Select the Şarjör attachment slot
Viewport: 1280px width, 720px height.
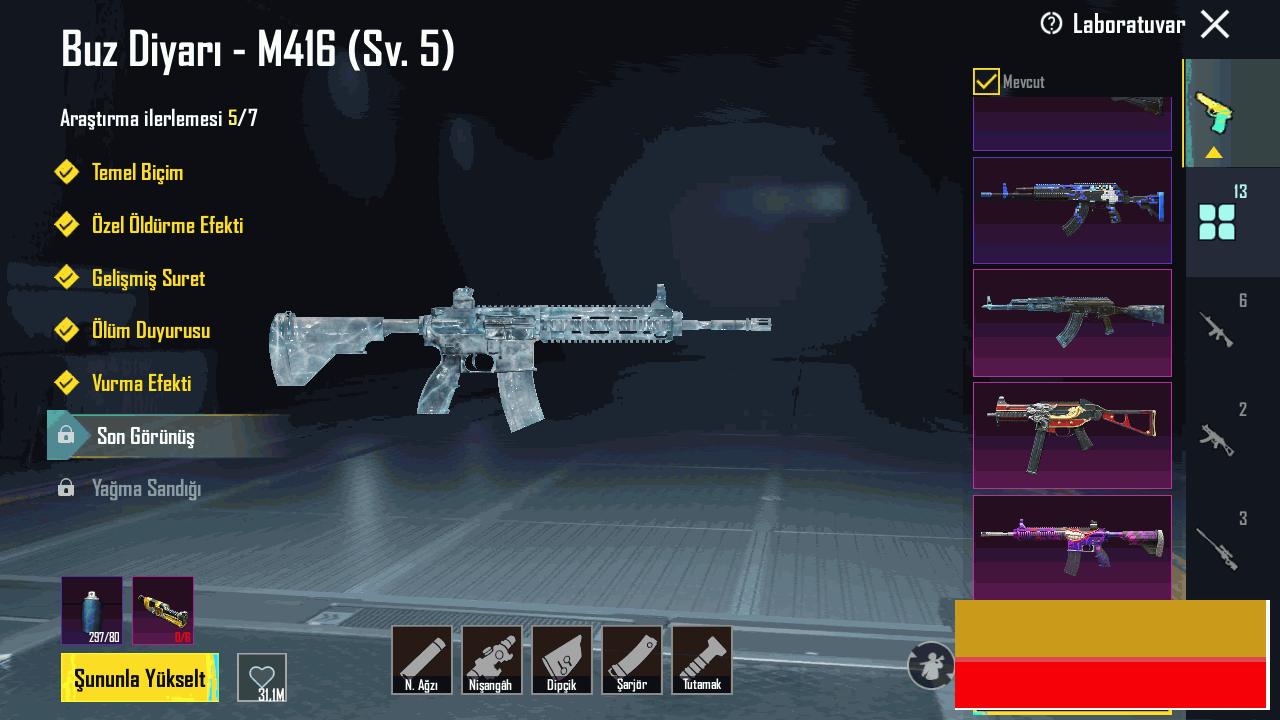[x=631, y=659]
